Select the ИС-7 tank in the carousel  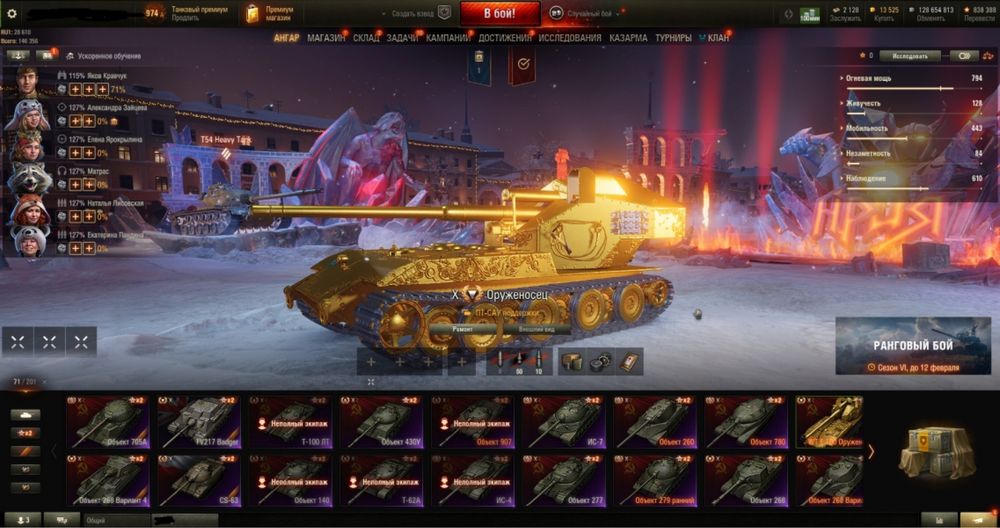coord(564,421)
